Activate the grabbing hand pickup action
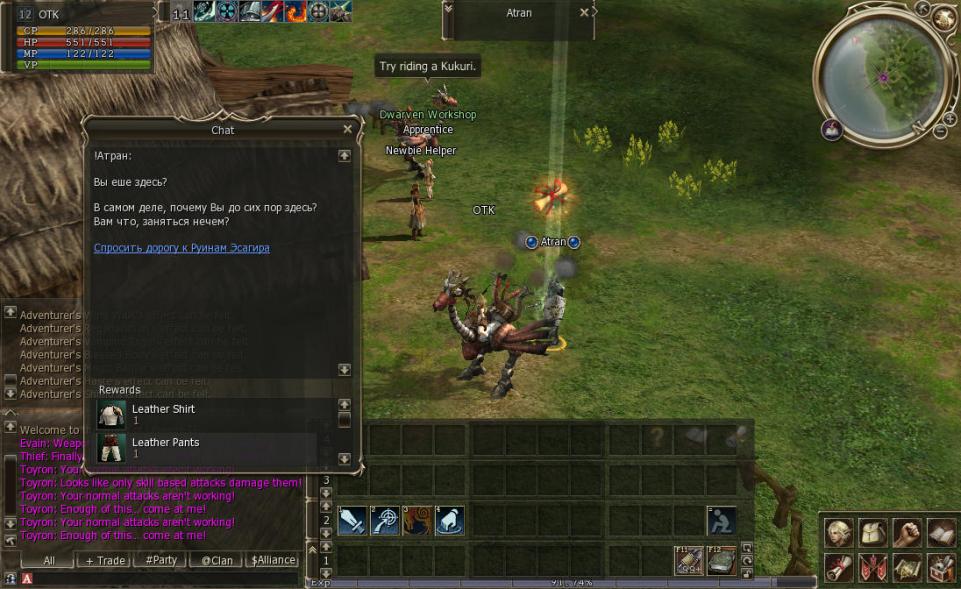 pos(449,521)
